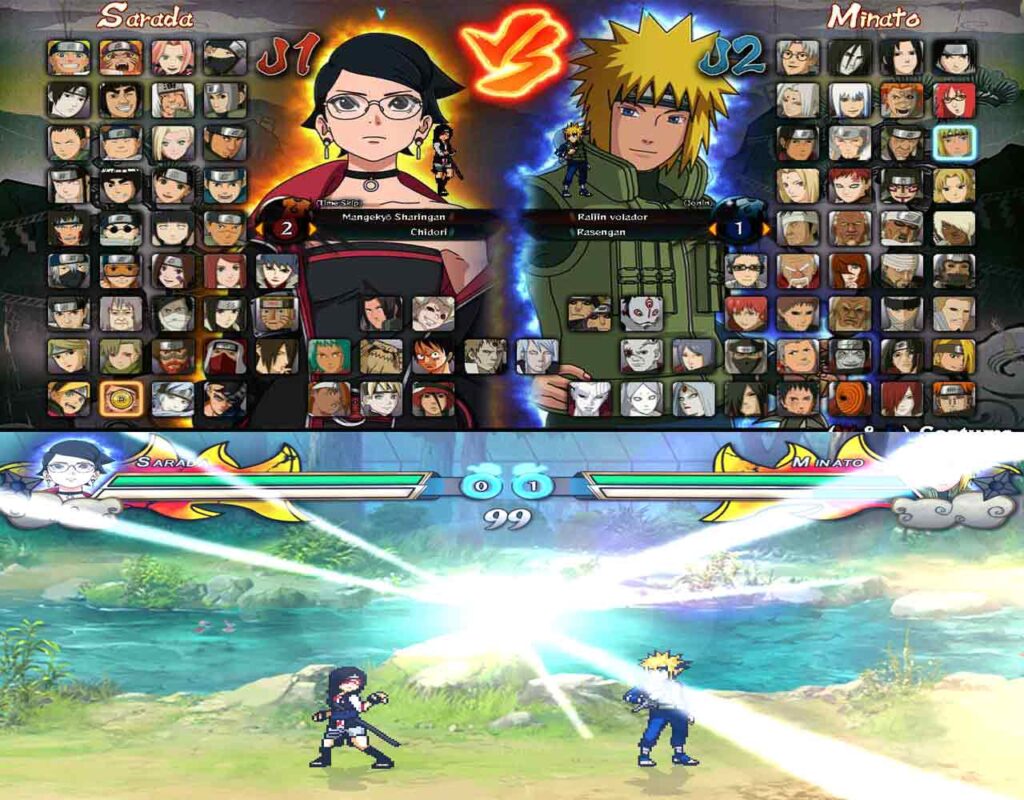Decrease Sarada's costume number with left arrow
1024x800 pixels.
click(x=259, y=229)
